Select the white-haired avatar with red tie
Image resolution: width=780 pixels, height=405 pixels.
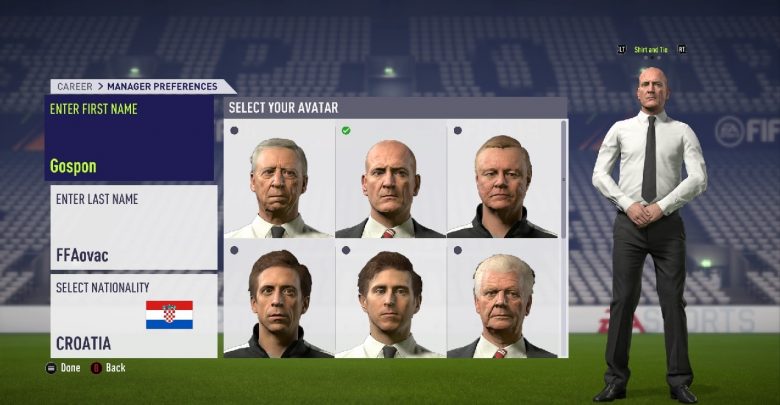pos(502,300)
